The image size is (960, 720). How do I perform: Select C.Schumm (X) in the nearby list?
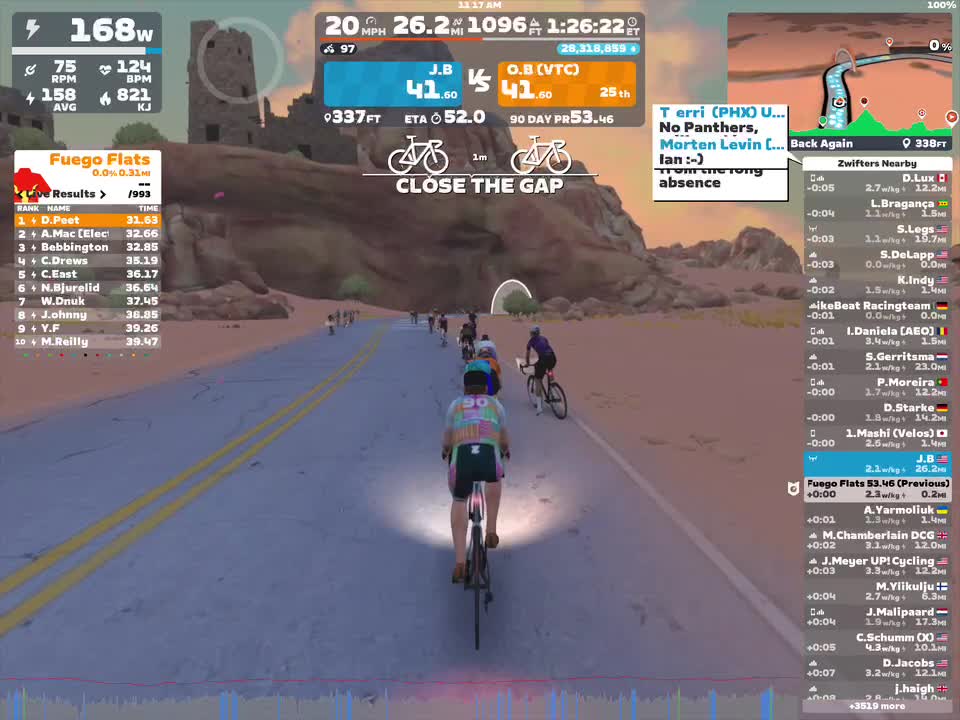[x=878, y=642]
